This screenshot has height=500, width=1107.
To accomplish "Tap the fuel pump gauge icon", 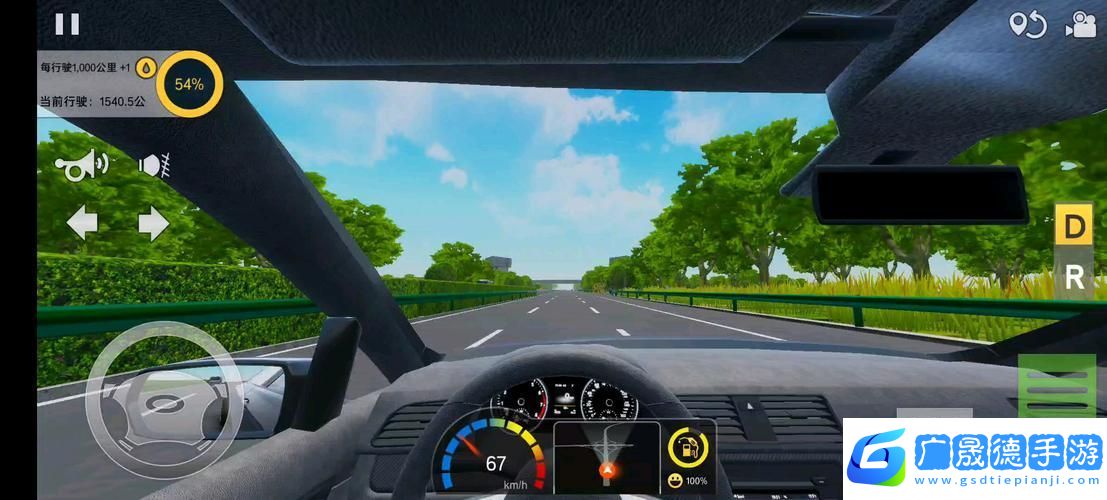I will (x=689, y=447).
